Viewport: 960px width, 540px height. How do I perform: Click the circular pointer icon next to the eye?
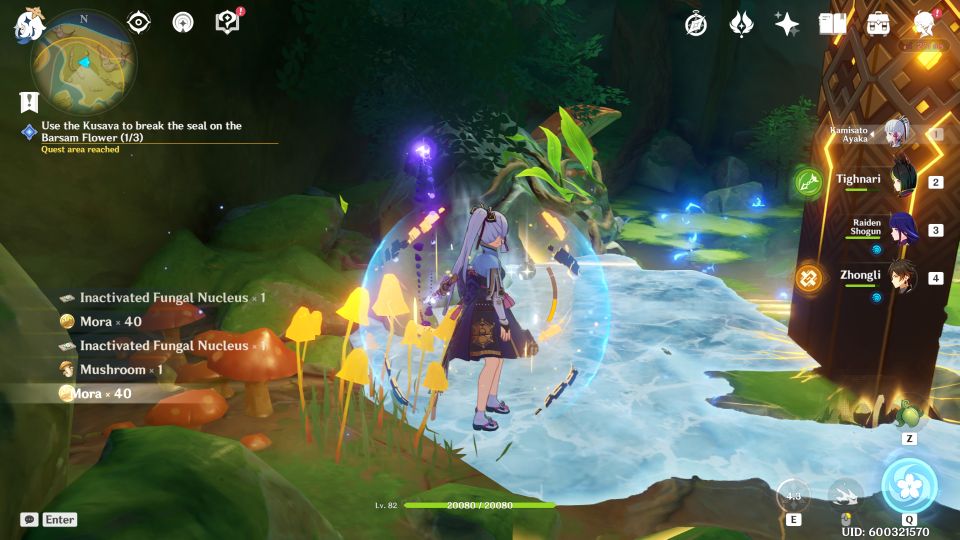(x=183, y=23)
